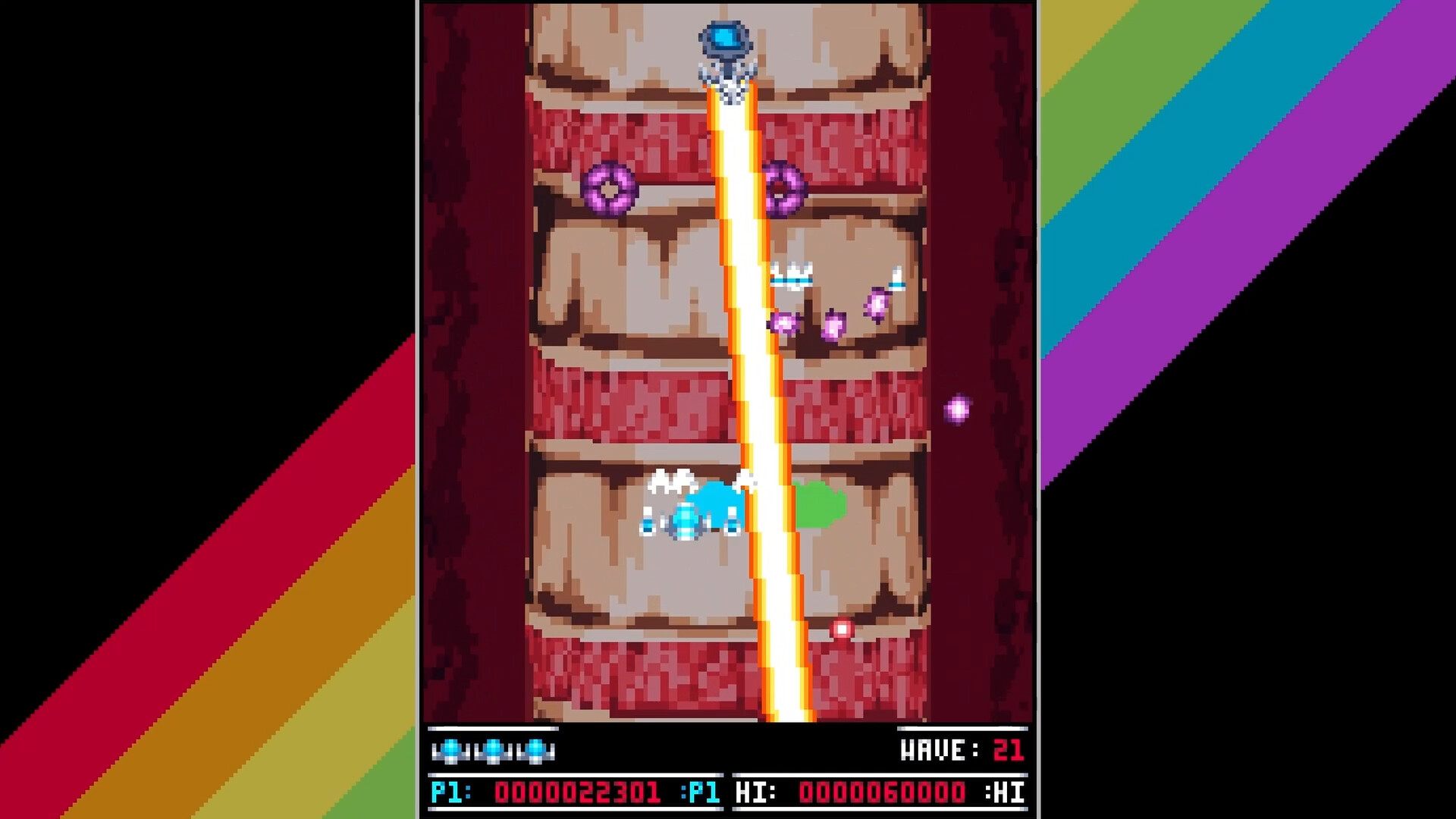Select the blue blob splatter near the laser
The height and width of the screenshot is (819, 1456).
pyautogui.click(x=713, y=500)
